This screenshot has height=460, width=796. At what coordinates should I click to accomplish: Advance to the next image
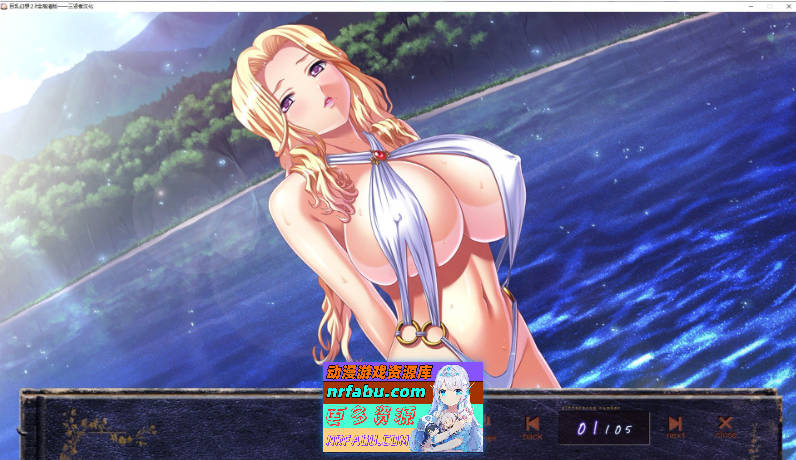[676, 427]
